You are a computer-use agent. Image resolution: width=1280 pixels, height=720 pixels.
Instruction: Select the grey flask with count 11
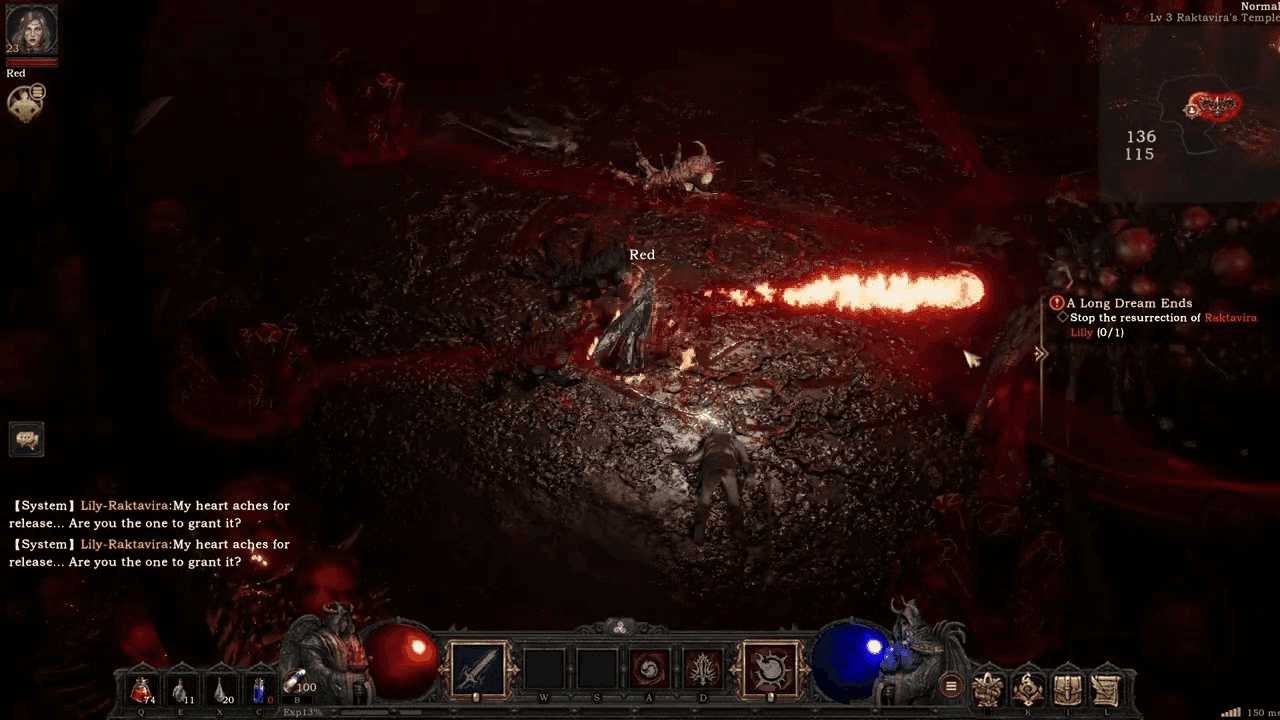pyautogui.click(x=180, y=689)
